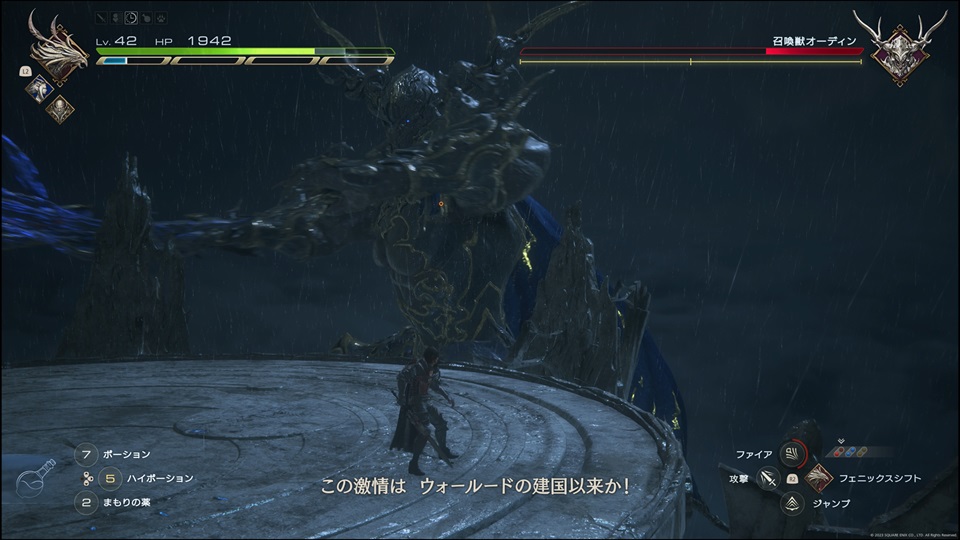Activate the フェニックスシフト eikon ability
This screenshot has width=960, height=540.
tap(817, 478)
